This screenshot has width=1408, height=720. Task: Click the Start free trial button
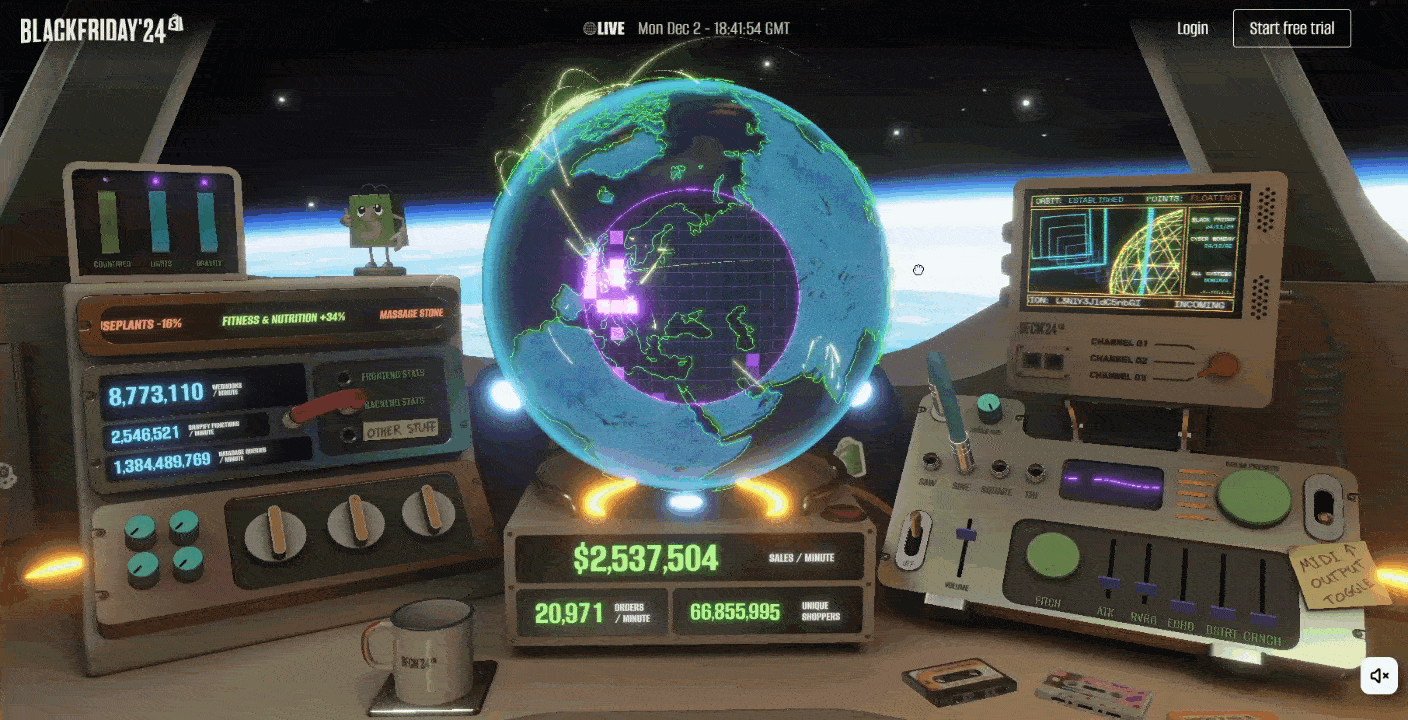[x=1291, y=28]
